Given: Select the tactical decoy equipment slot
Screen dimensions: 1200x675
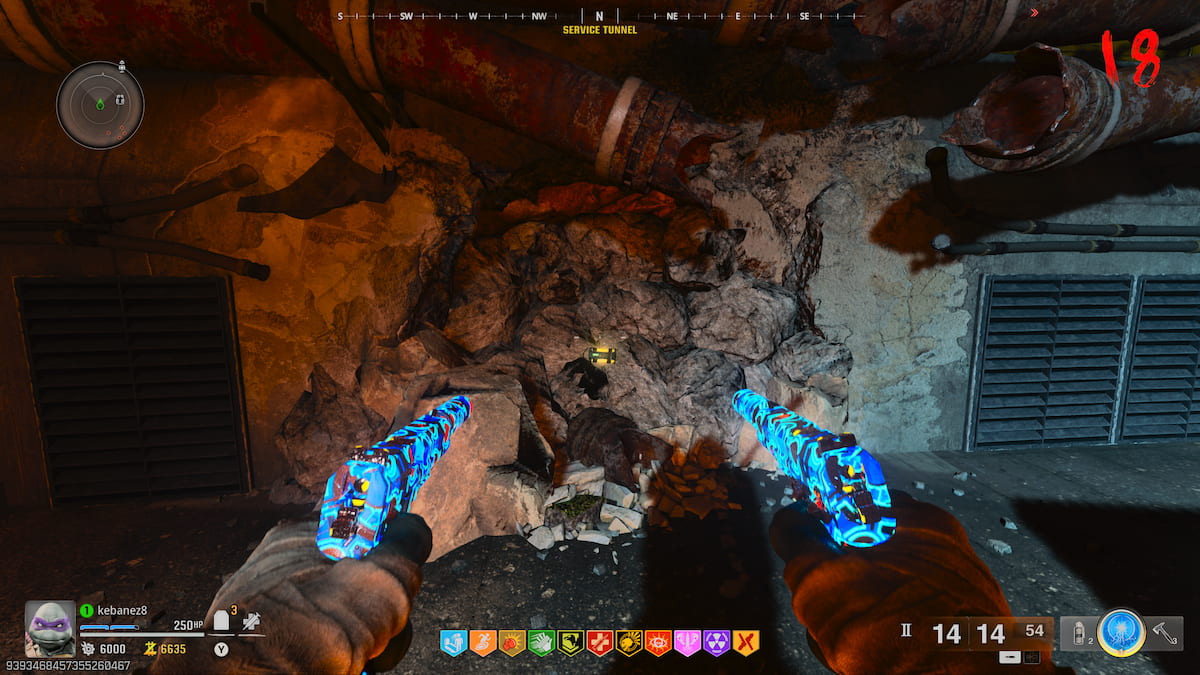Looking at the screenshot, I should click(x=1078, y=633).
